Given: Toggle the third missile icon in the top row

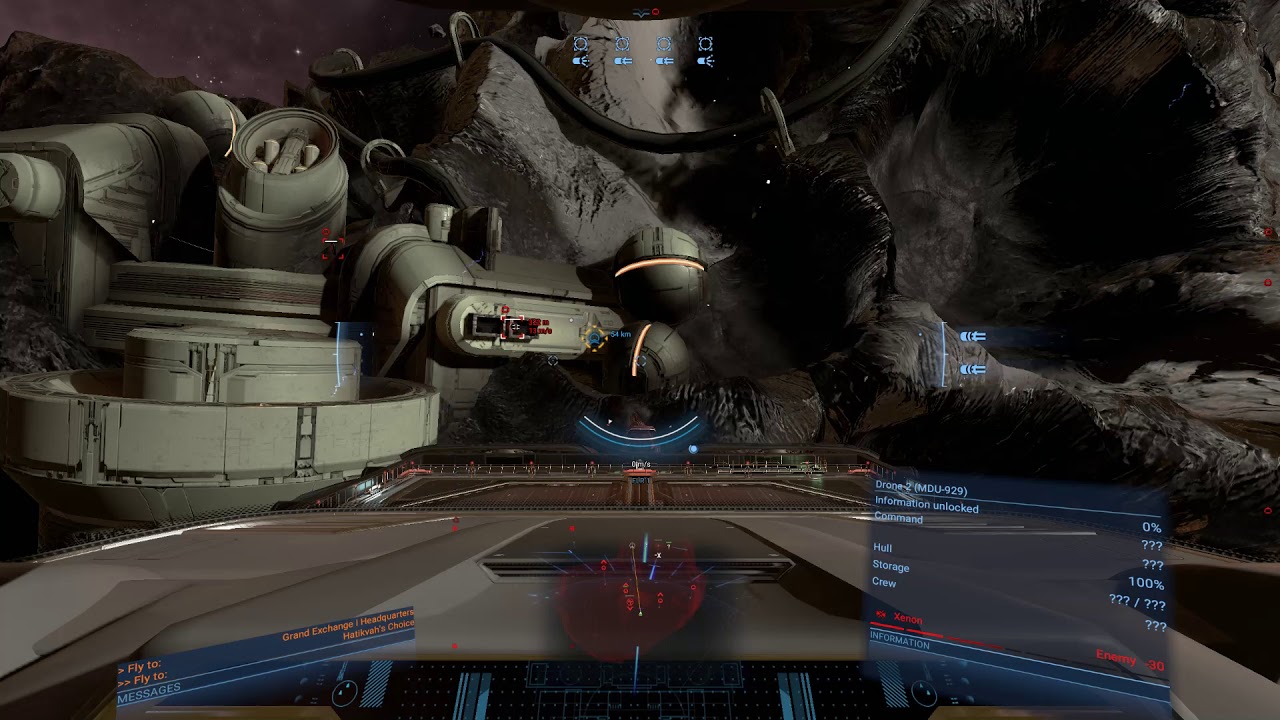Looking at the screenshot, I should pyautogui.click(x=664, y=61).
